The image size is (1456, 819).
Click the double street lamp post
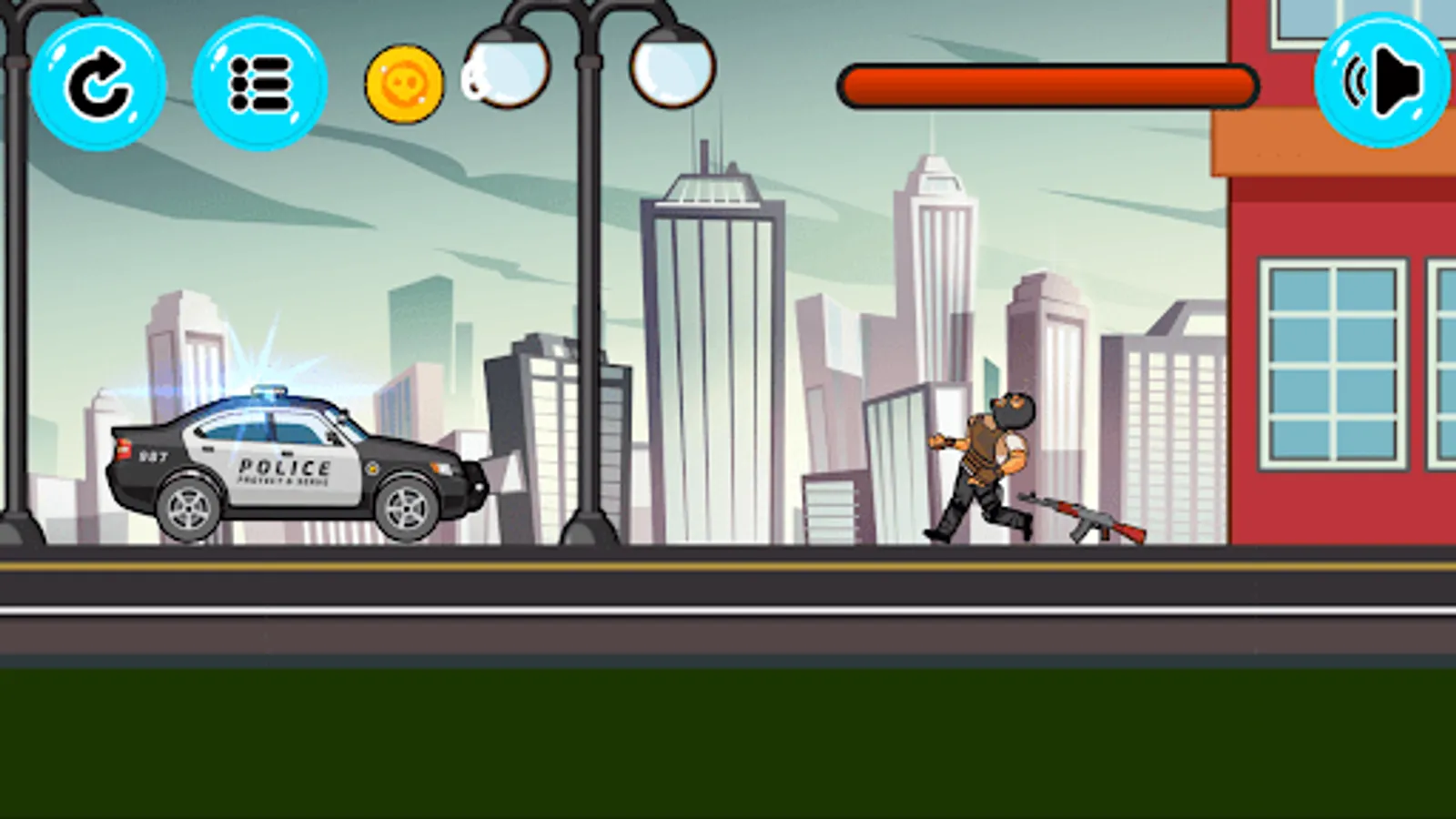pos(590,273)
